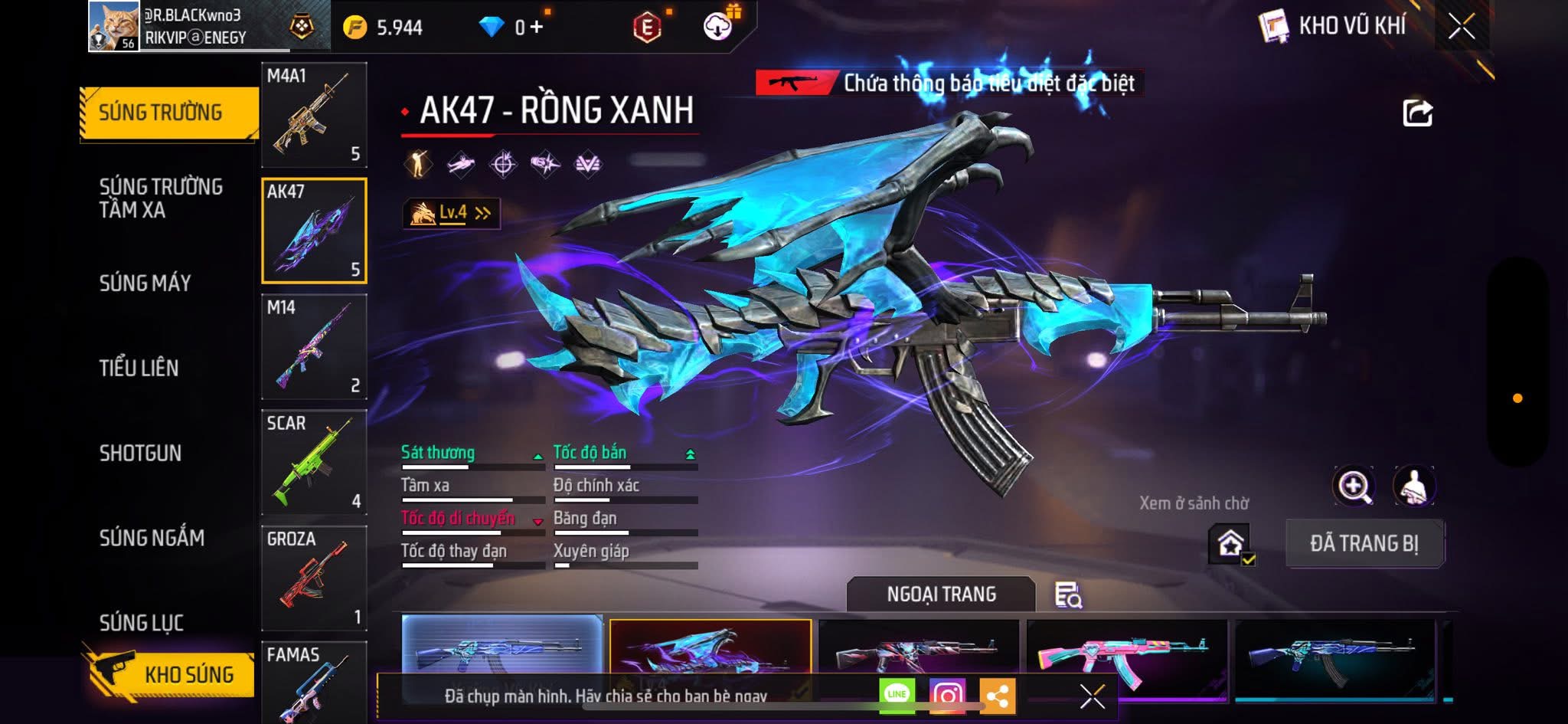This screenshot has width=1568, height=724.
Task: Switch to Súng Trường Tầm Xa category
Action: click(x=161, y=198)
